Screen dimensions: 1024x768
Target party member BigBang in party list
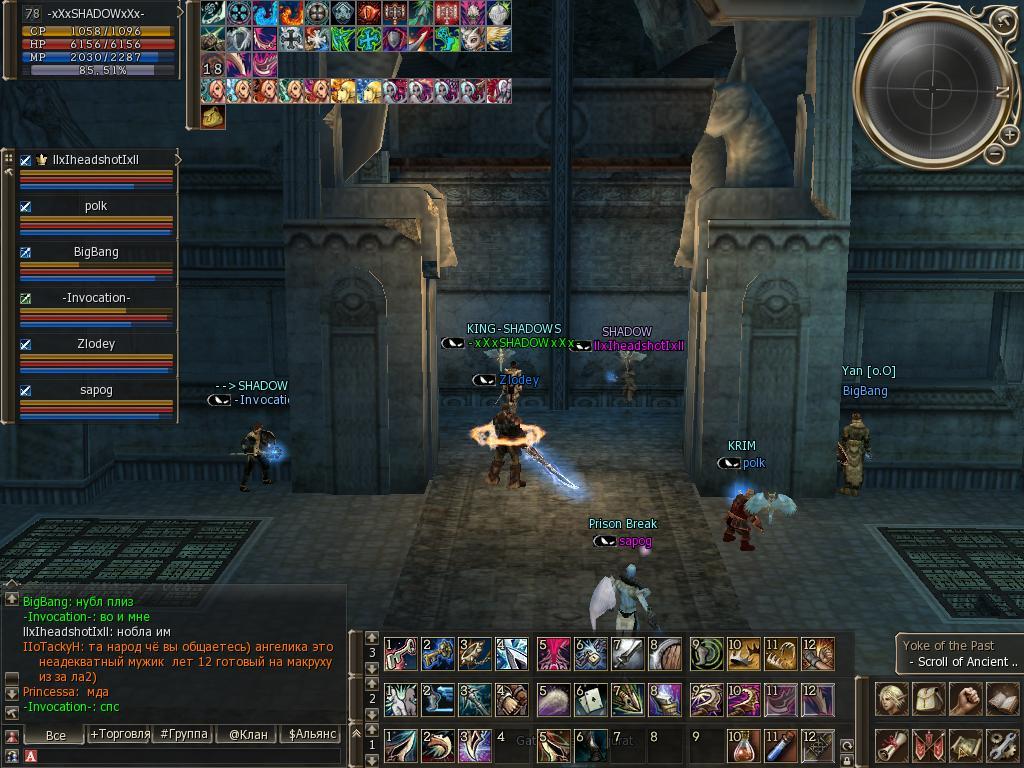coord(96,252)
